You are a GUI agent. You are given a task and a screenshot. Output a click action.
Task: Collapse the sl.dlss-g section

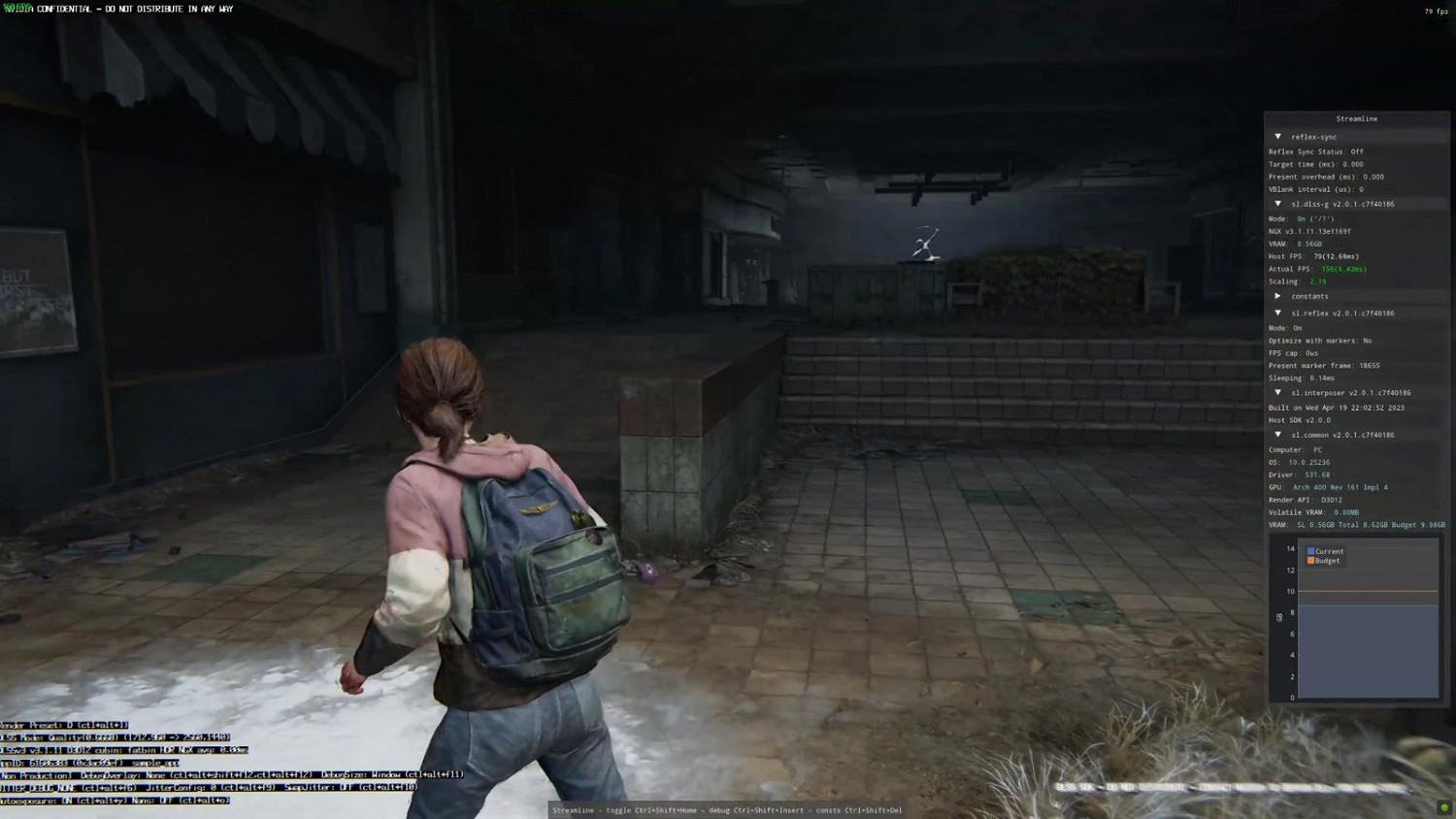[x=1278, y=204]
